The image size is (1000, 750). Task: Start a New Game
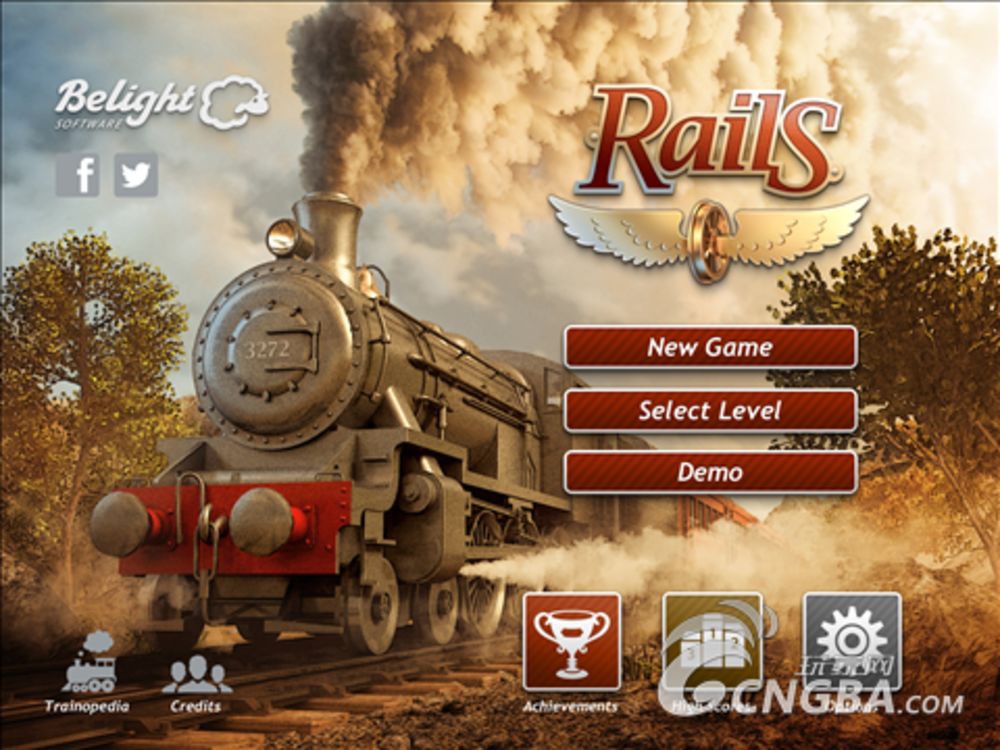(710, 347)
